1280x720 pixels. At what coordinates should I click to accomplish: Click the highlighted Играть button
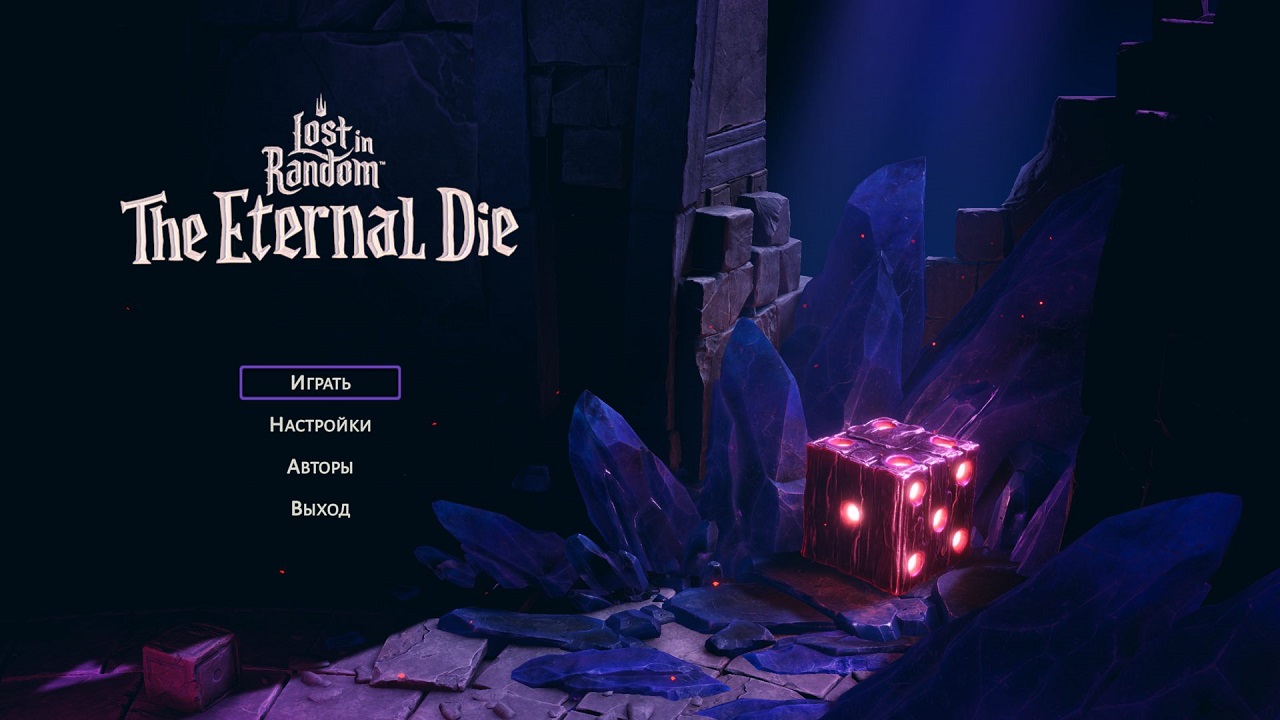click(x=318, y=381)
